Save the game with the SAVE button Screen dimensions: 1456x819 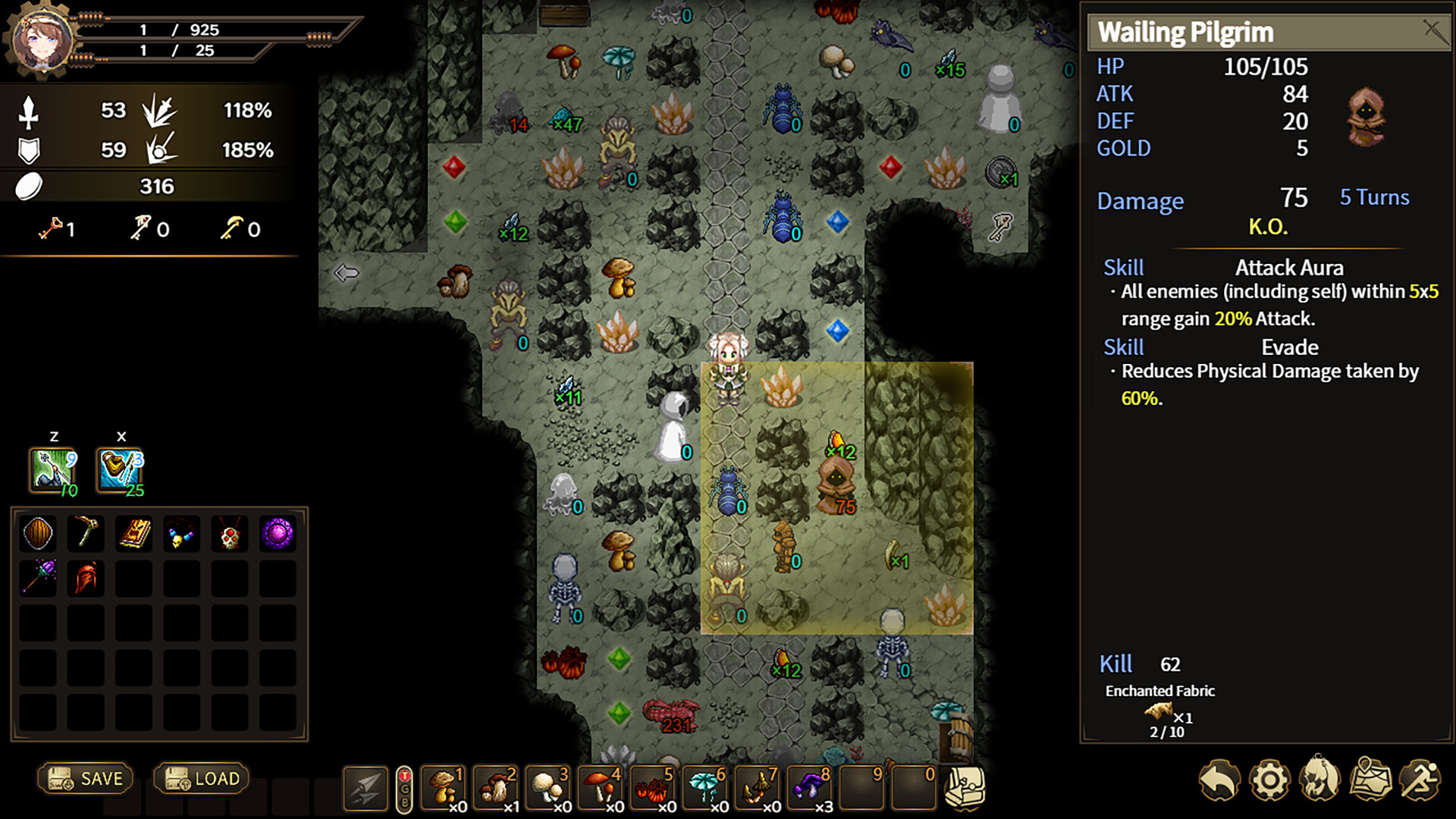pyautogui.click(x=86, y=779)
